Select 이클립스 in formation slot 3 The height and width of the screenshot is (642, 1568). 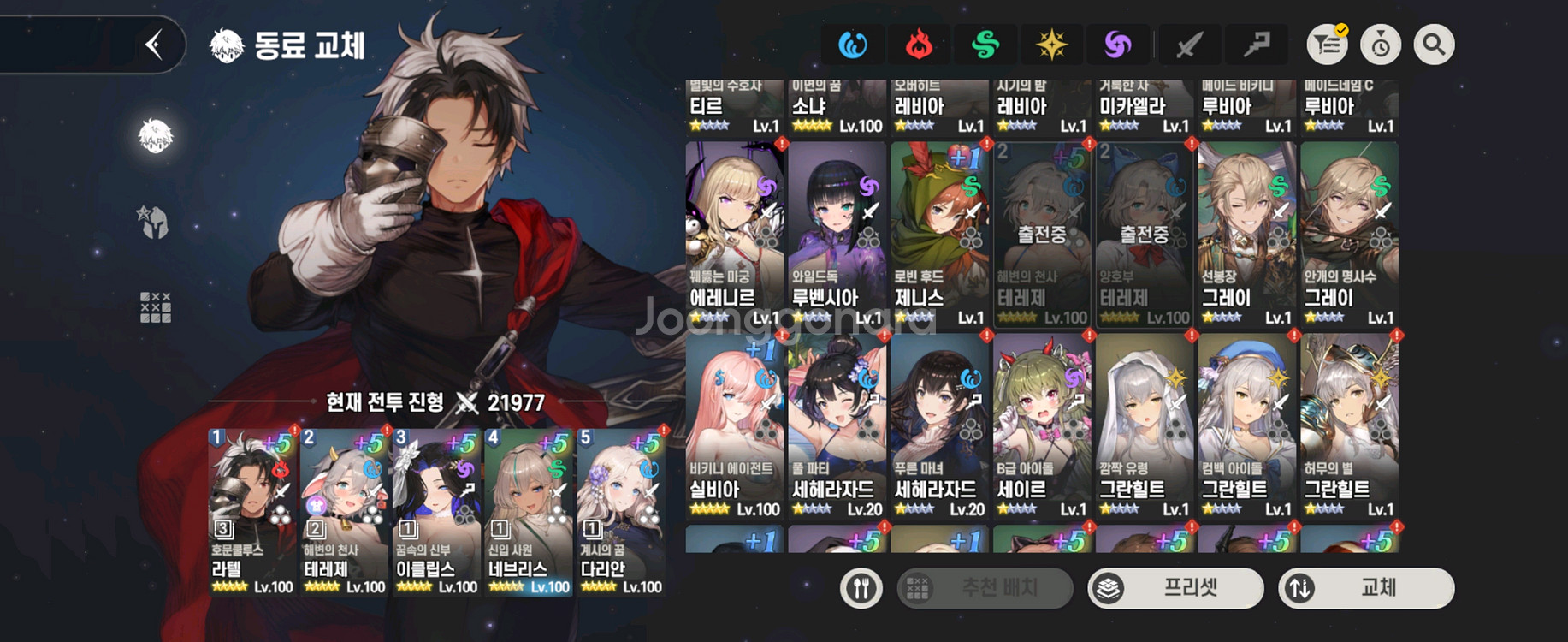[436, 511]
